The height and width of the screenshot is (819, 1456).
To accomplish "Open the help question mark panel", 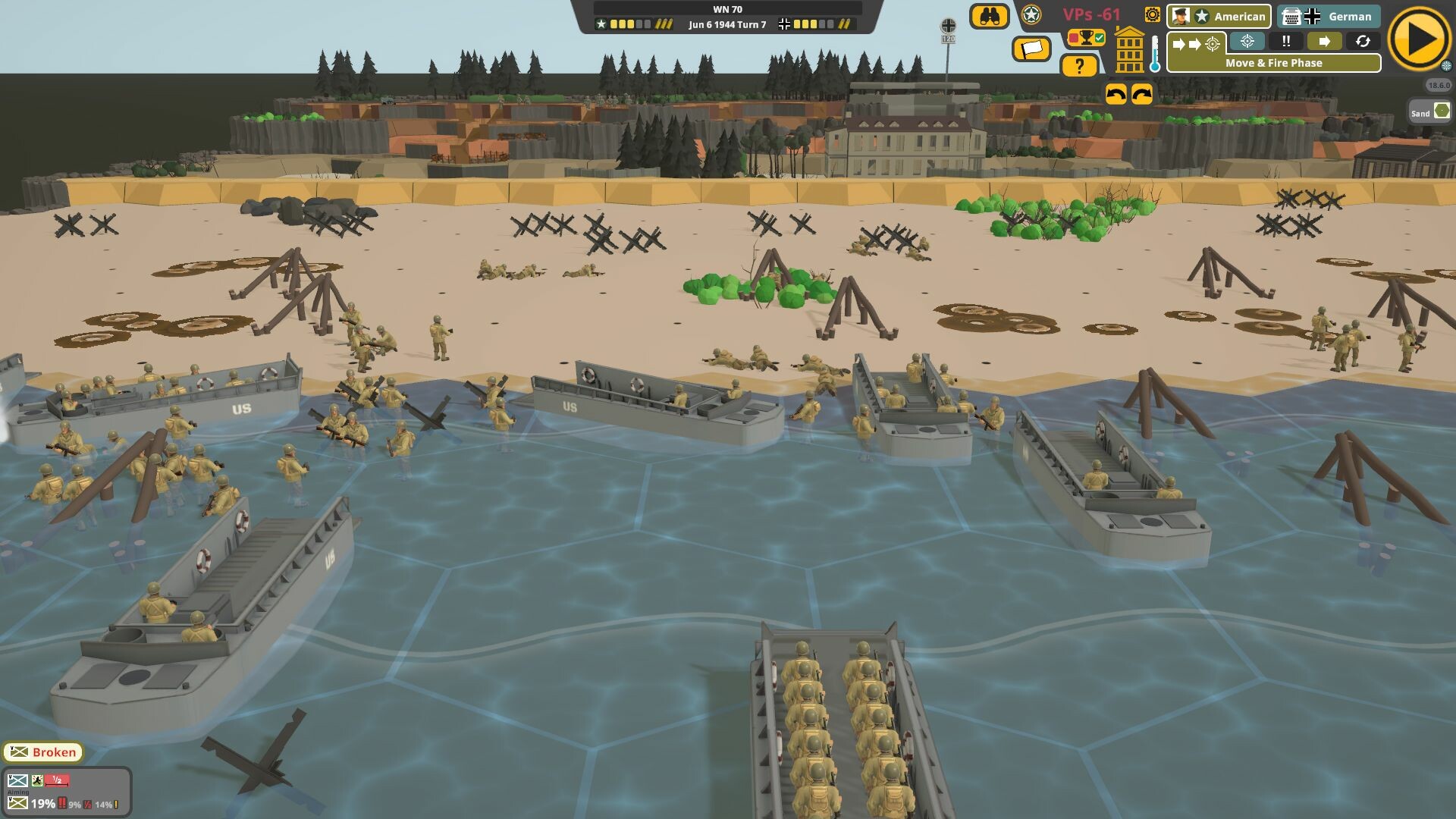I will [1080, 65].
